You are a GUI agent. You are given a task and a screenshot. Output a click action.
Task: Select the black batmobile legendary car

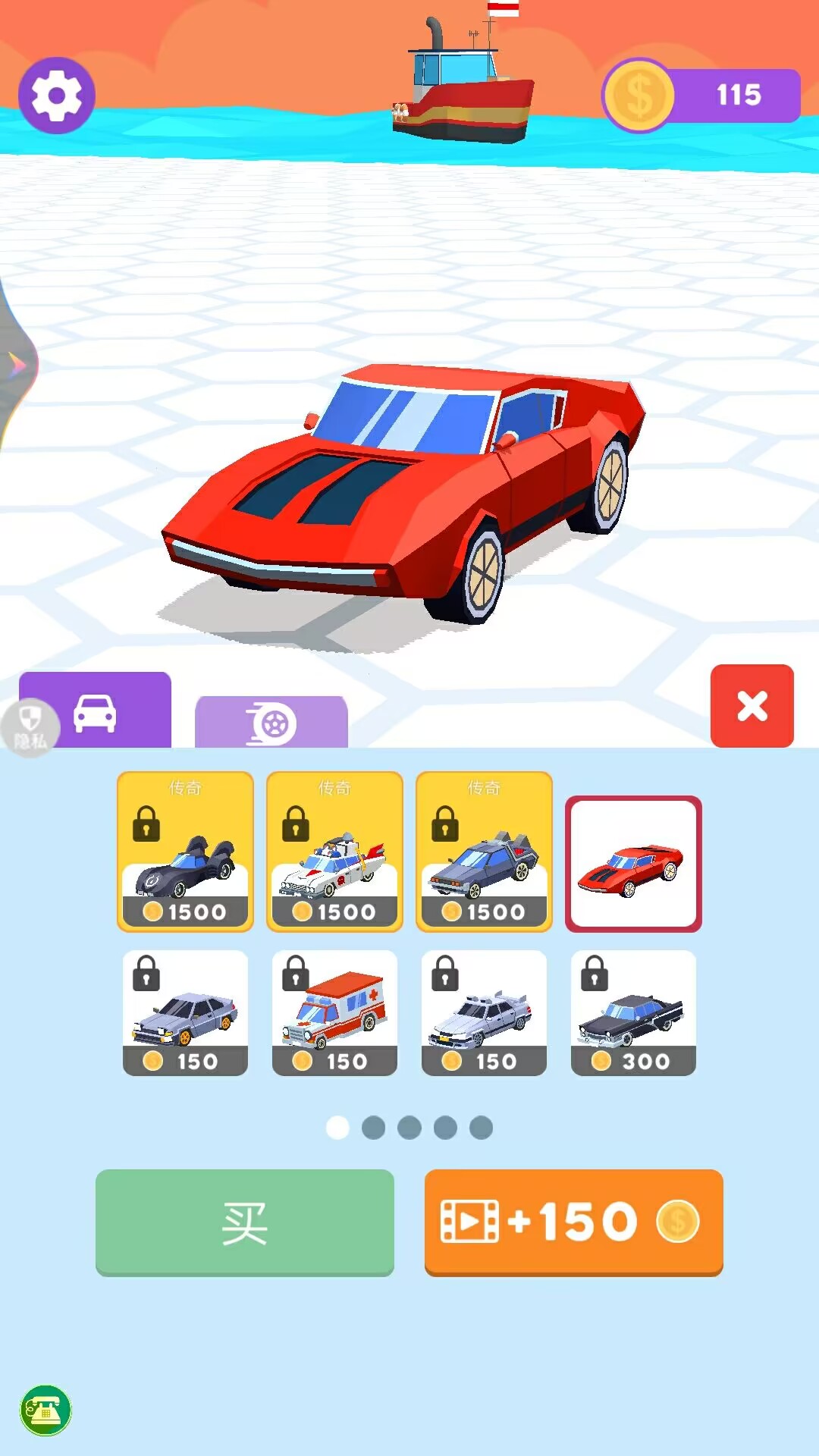(185, 852)
